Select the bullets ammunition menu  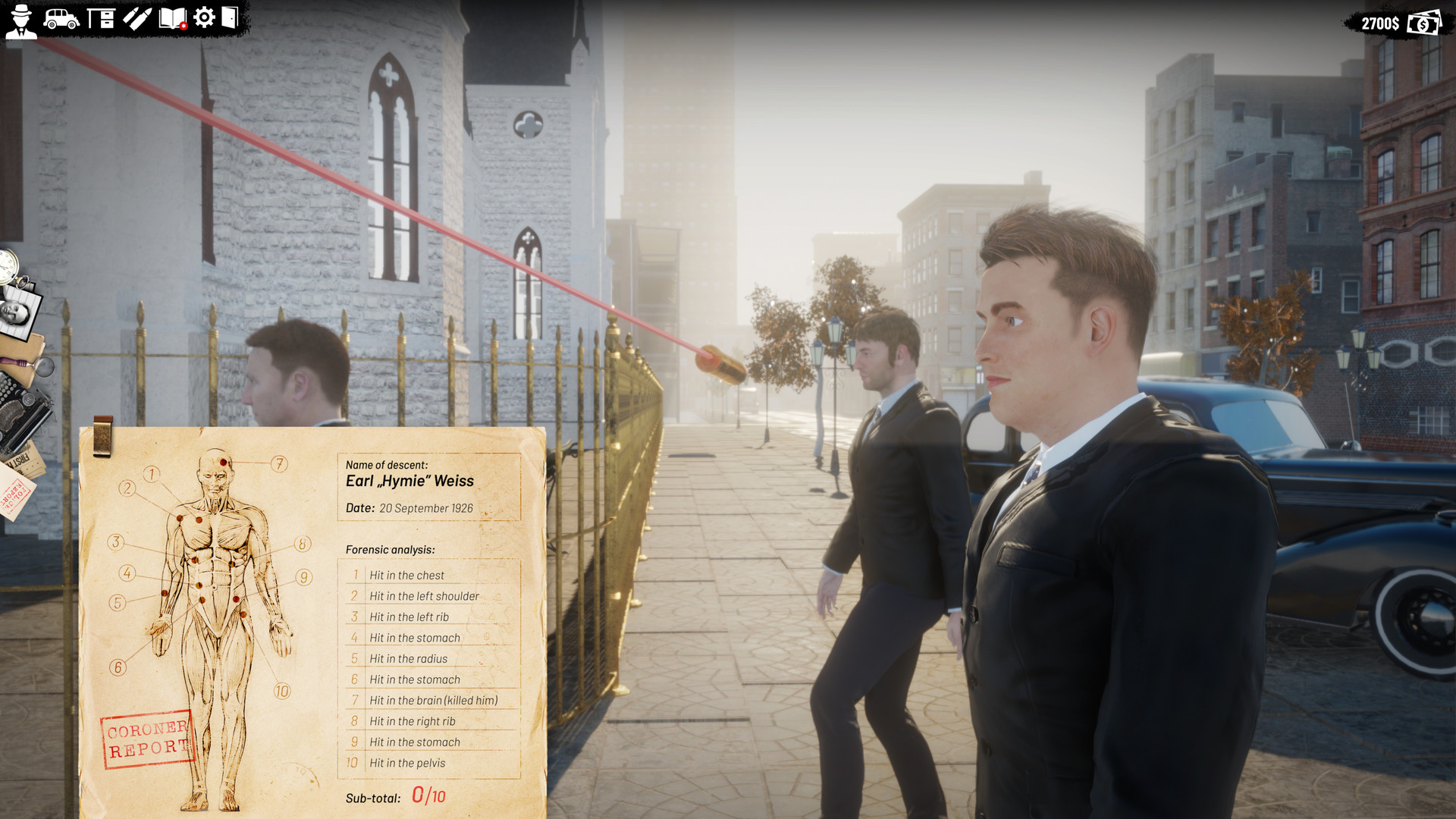[x=136, y=18]
